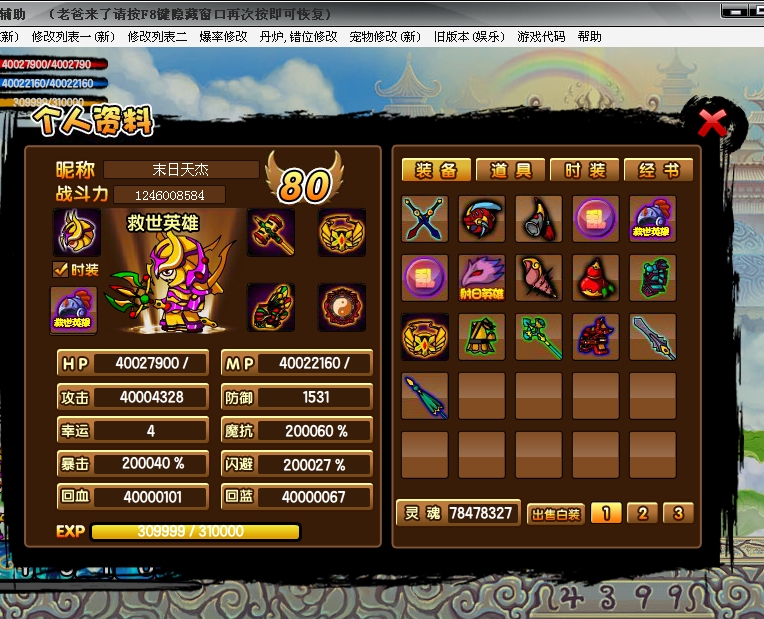Go to inventory page 1
This screenshot has height=619, width=764.
tap(605, 513)
